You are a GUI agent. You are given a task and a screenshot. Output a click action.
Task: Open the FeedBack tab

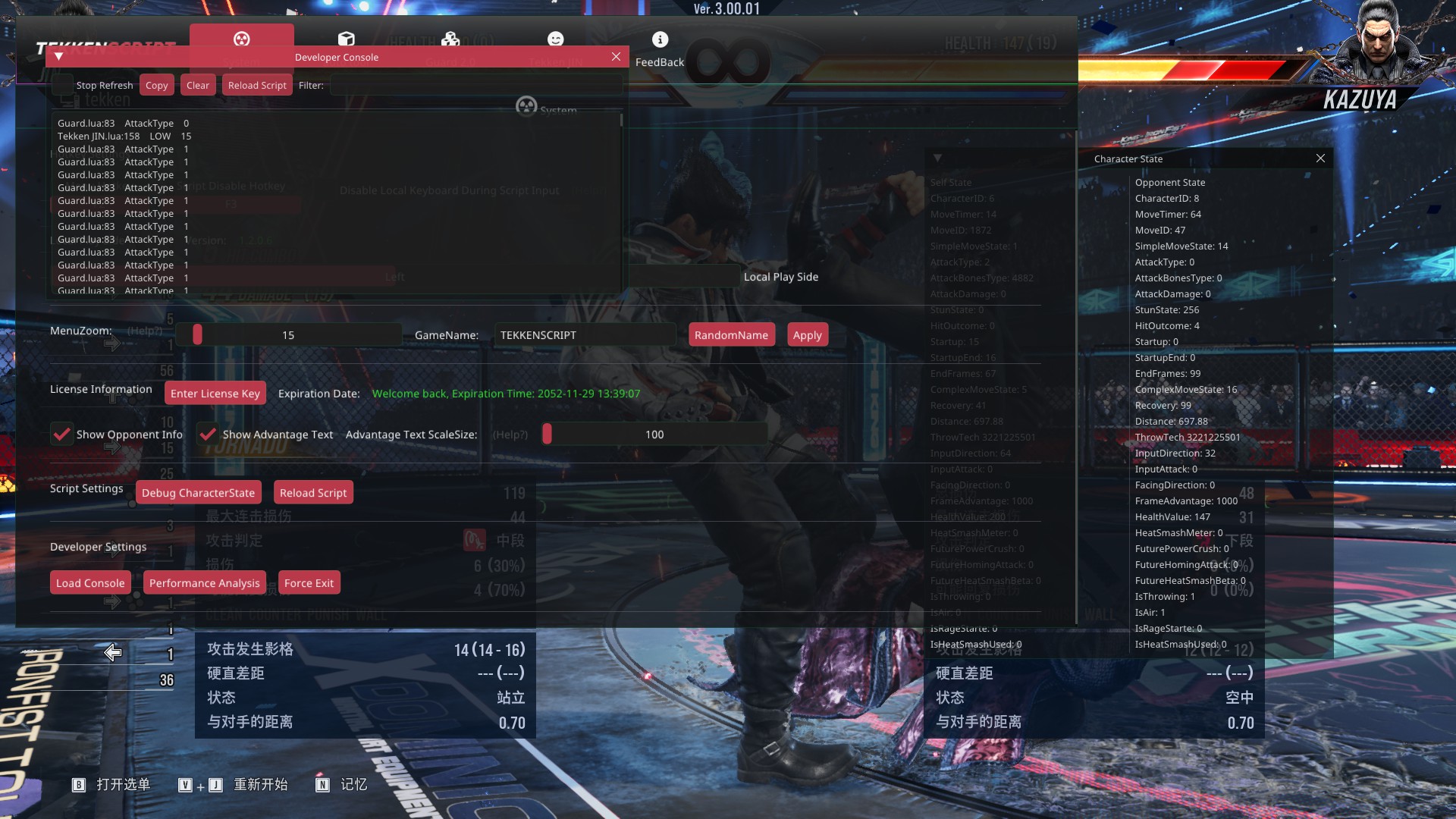pos(659,49)
